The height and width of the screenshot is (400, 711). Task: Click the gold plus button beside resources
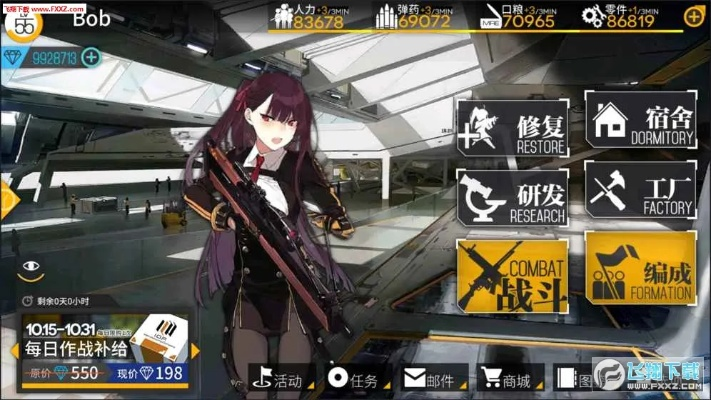(692, 17)
